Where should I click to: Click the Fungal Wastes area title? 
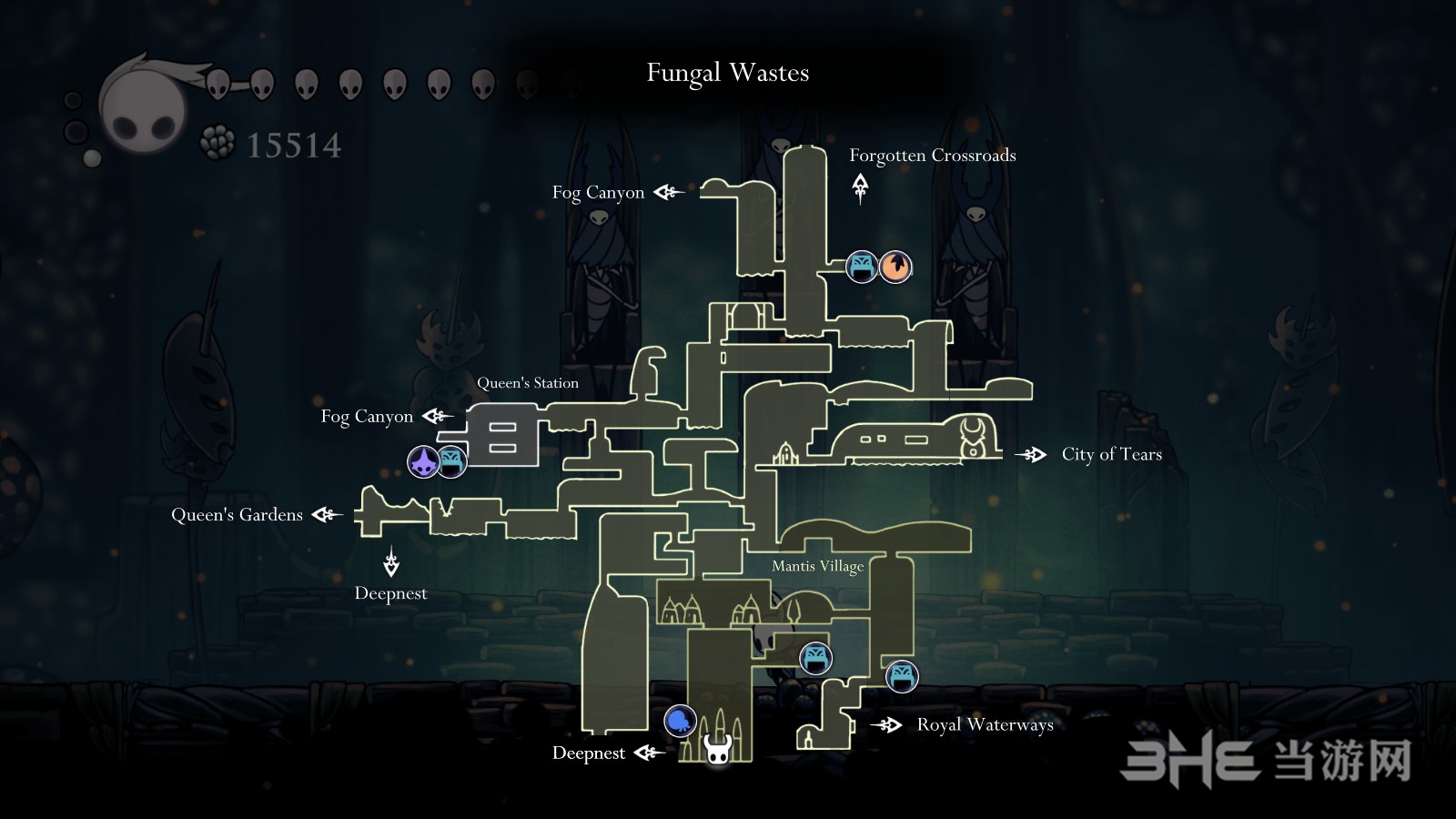[x=728, y=73]
